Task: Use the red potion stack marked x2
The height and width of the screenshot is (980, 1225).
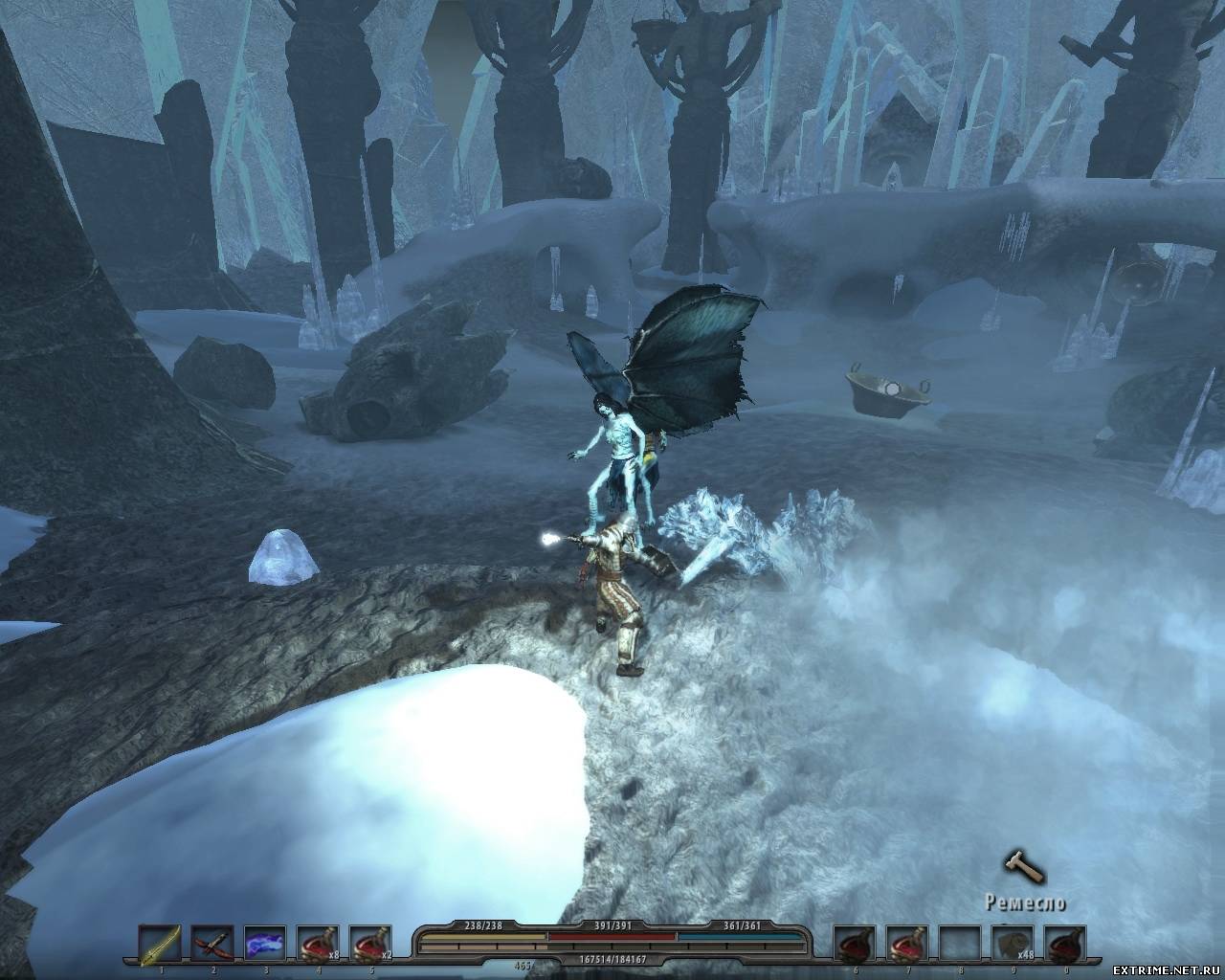Action: pos(369,946)
